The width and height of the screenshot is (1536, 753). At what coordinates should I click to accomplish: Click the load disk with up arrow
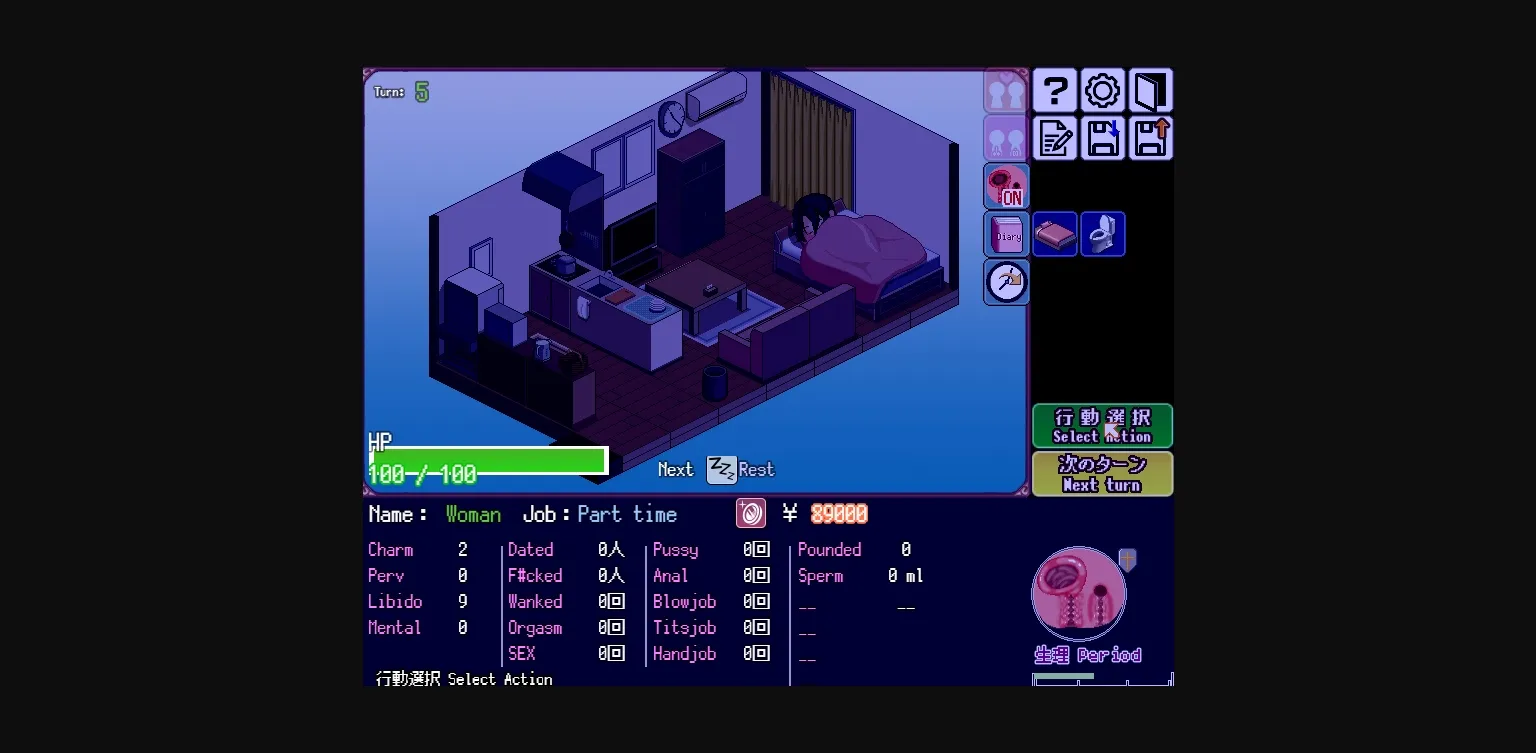pos(1150,138)
